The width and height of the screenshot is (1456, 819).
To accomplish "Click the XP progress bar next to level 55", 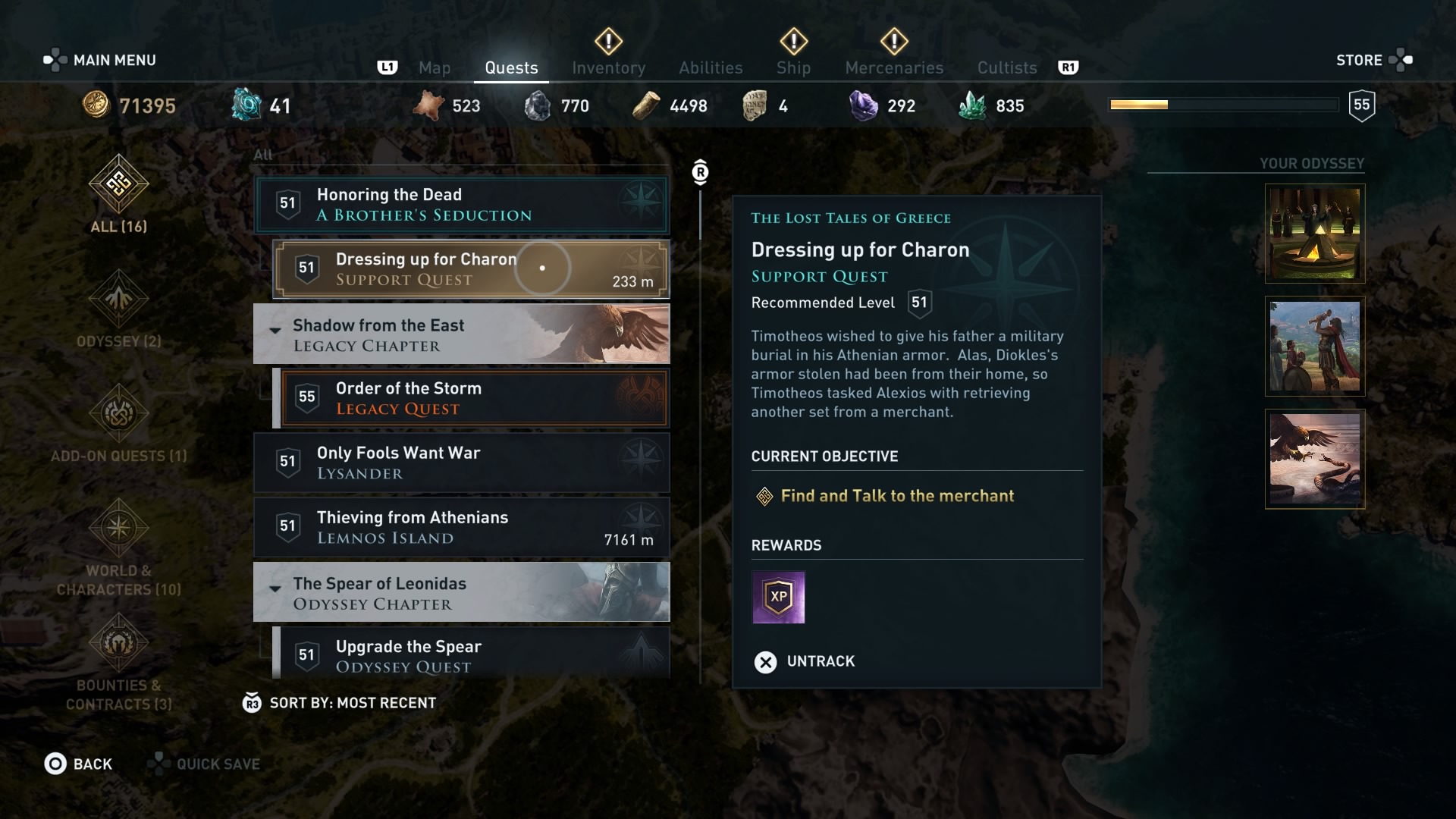I will 1222,105.
